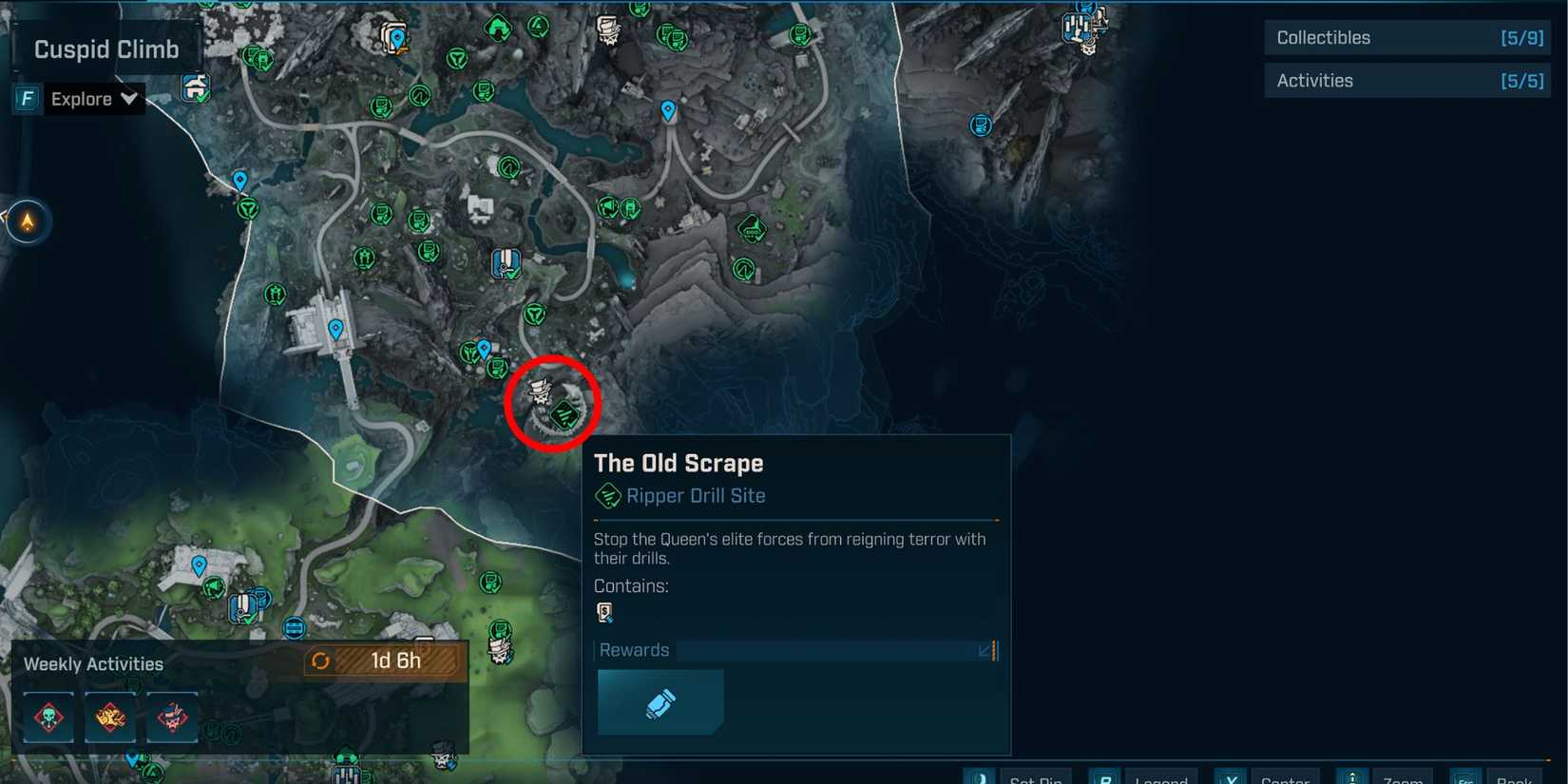Toggle the moon day-night icon in bottom bar
The image size is (1568, 784).
coord(979,777)
